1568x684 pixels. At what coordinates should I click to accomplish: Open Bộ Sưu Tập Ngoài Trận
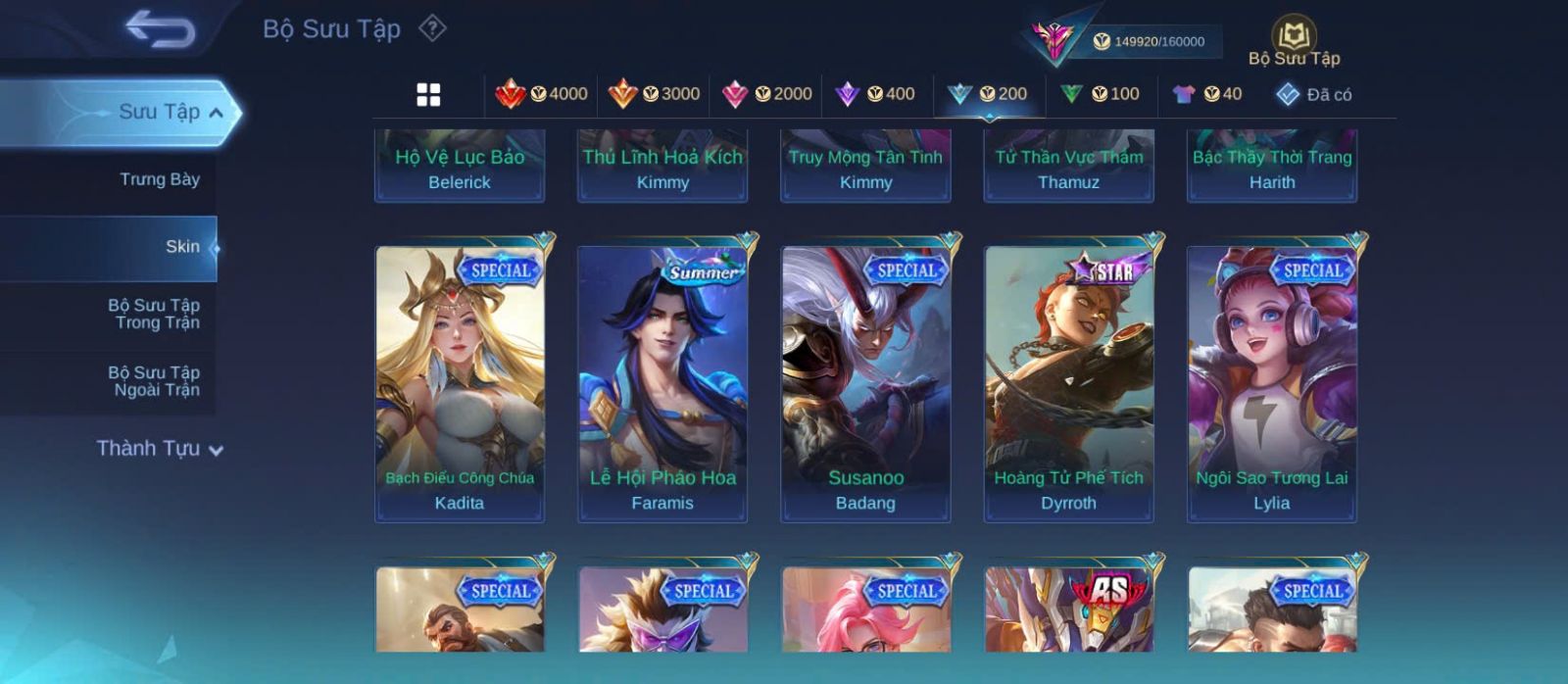click(x=155, y=381)
